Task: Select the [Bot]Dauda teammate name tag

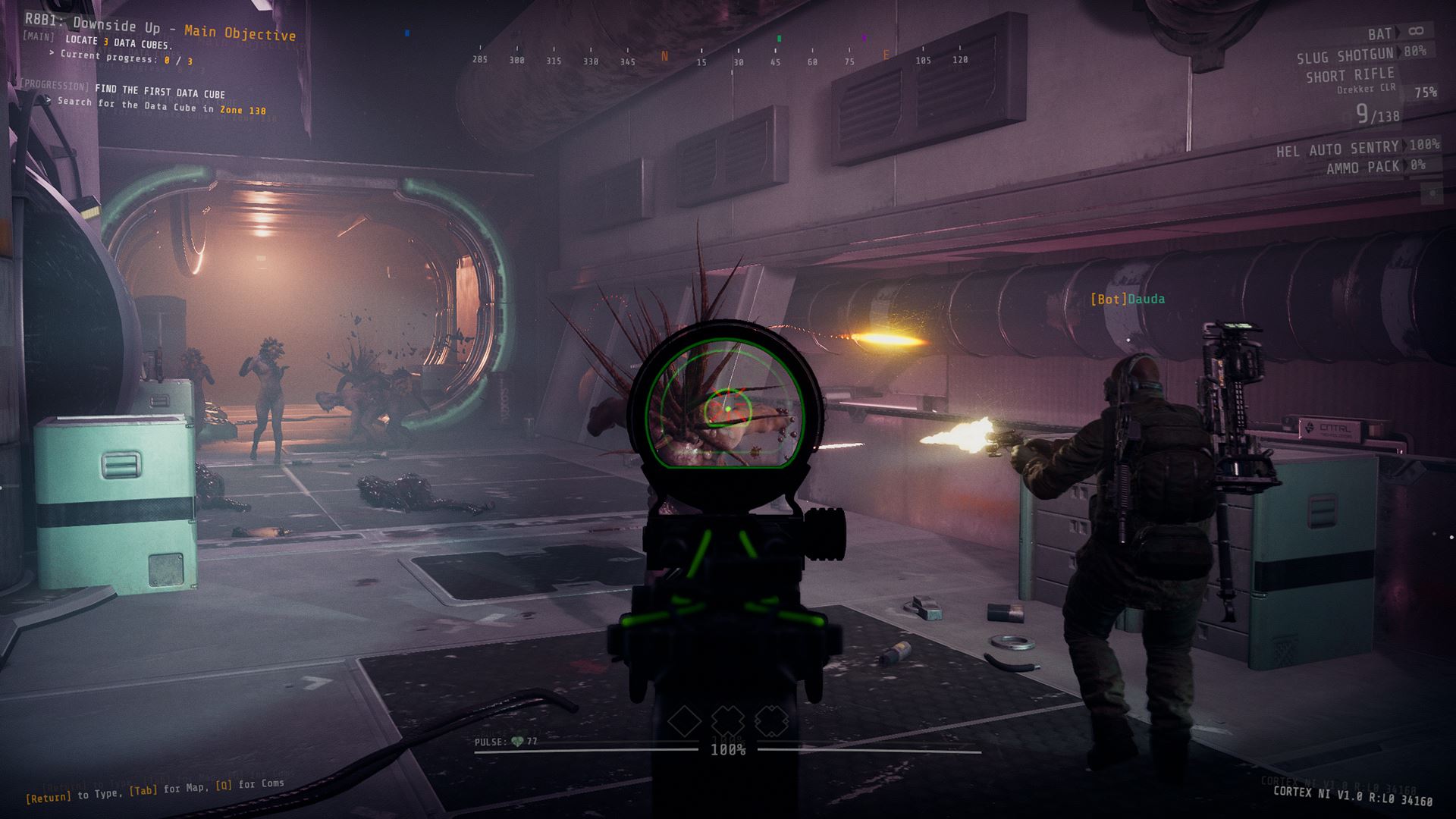Action: point(1127,299)
